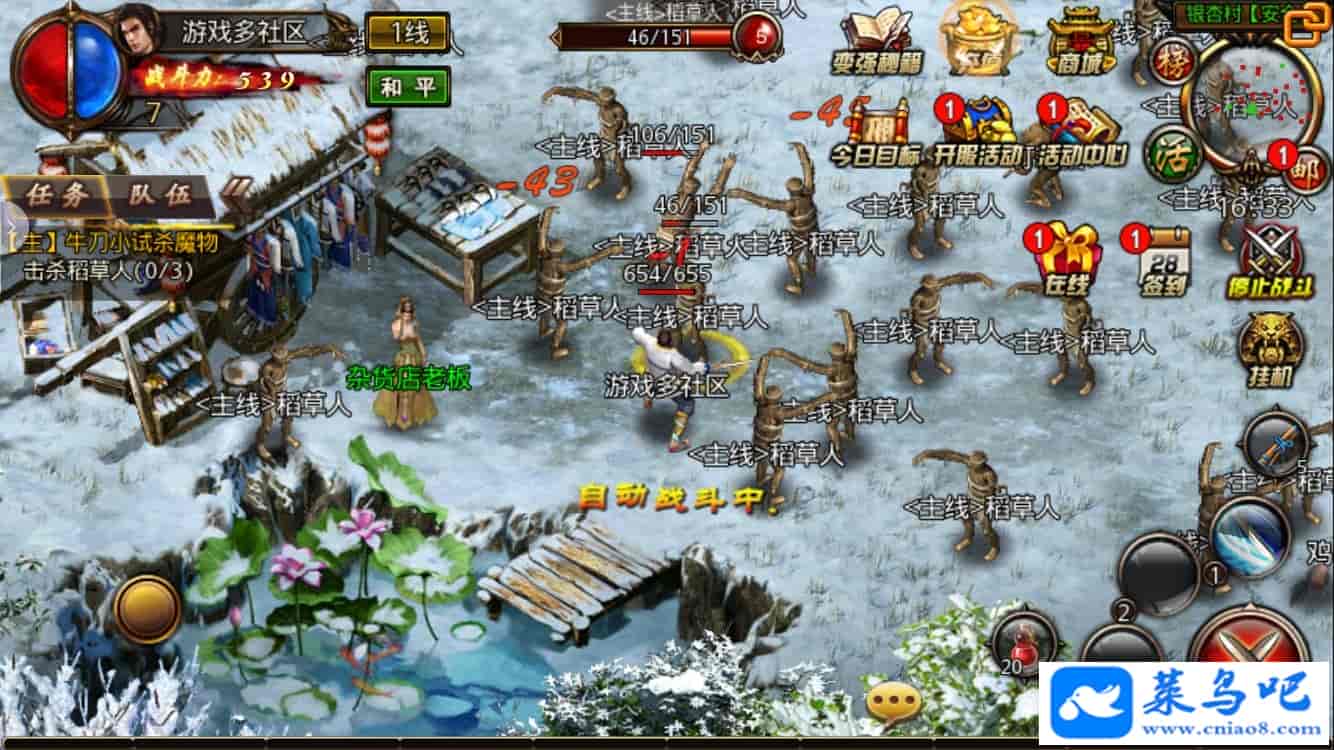Switch server line with the 1线 button
This screenshot has height=750, width=1334.
pos(407,33)
